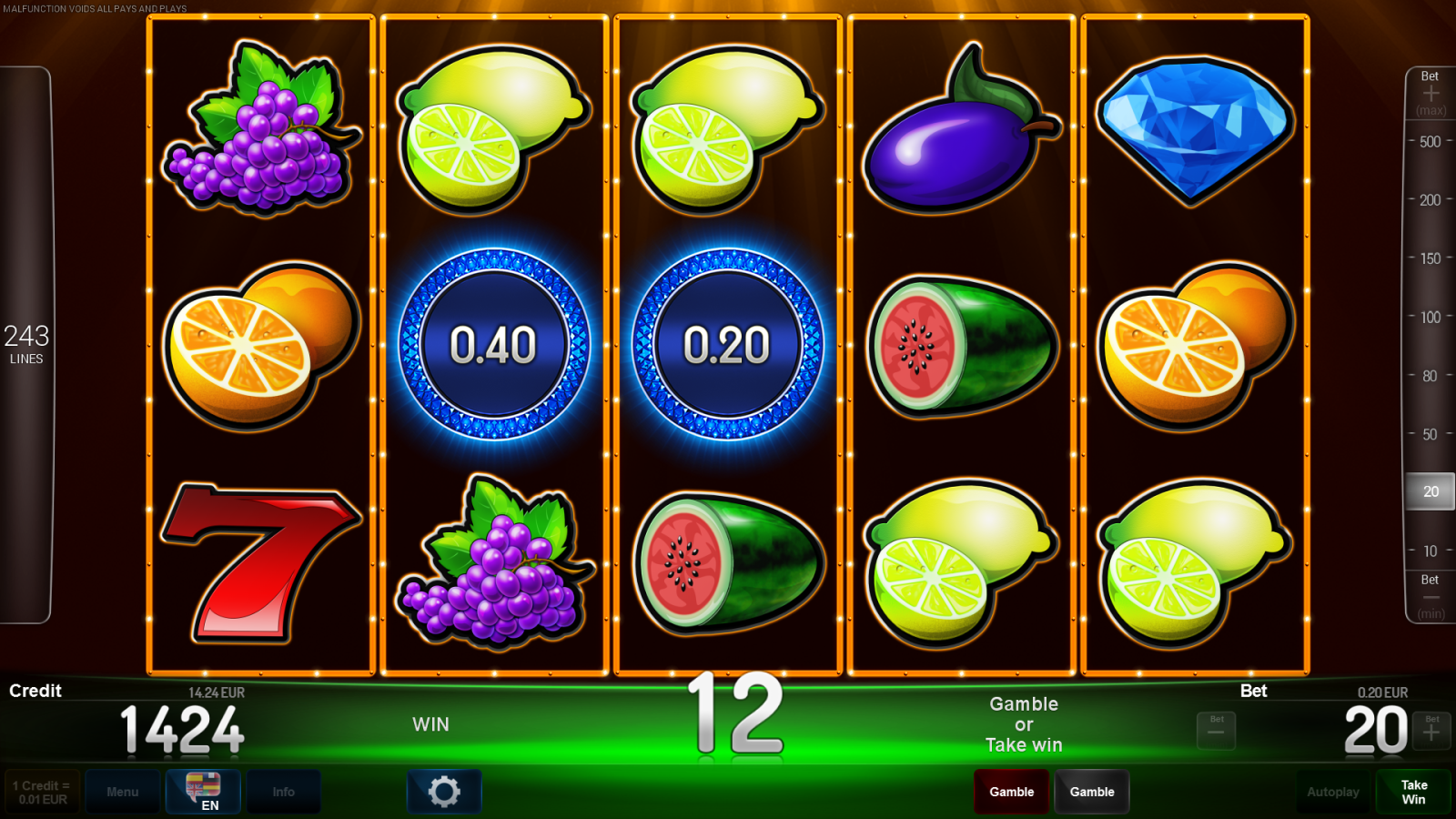
Task: Click the 1 Credit = 0.01 EUR denomination icon
Action: (x=40, y=791)
